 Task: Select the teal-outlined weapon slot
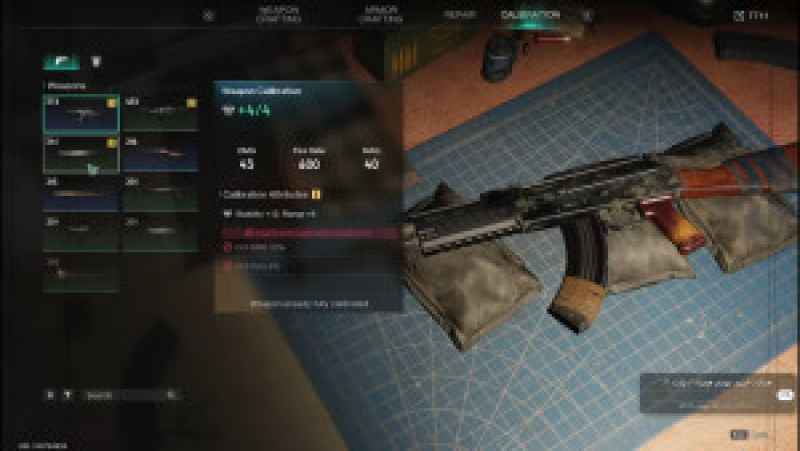(x=81, y=115)
